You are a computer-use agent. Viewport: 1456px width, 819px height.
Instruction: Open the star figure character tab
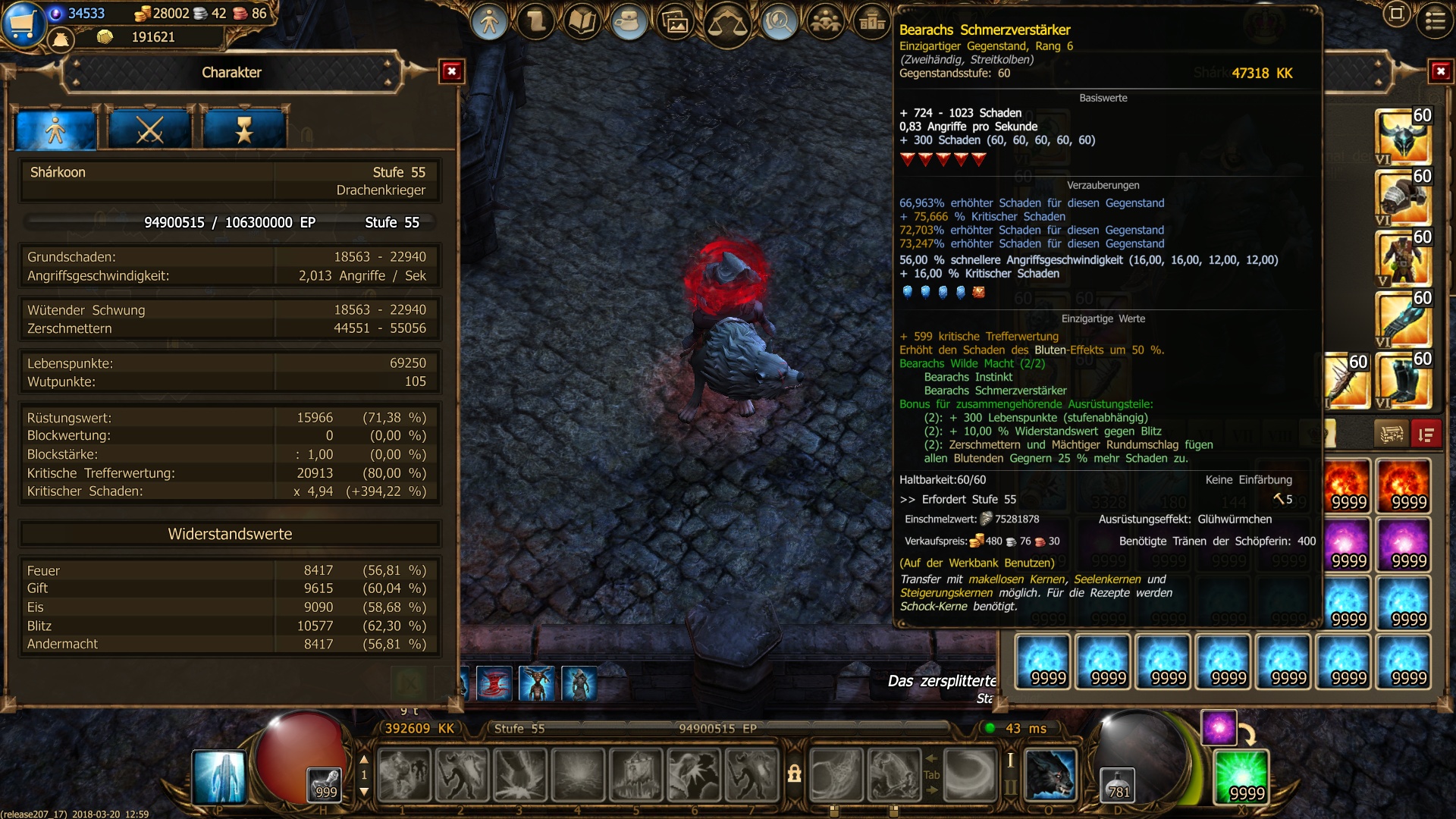[x=244, y=130]
